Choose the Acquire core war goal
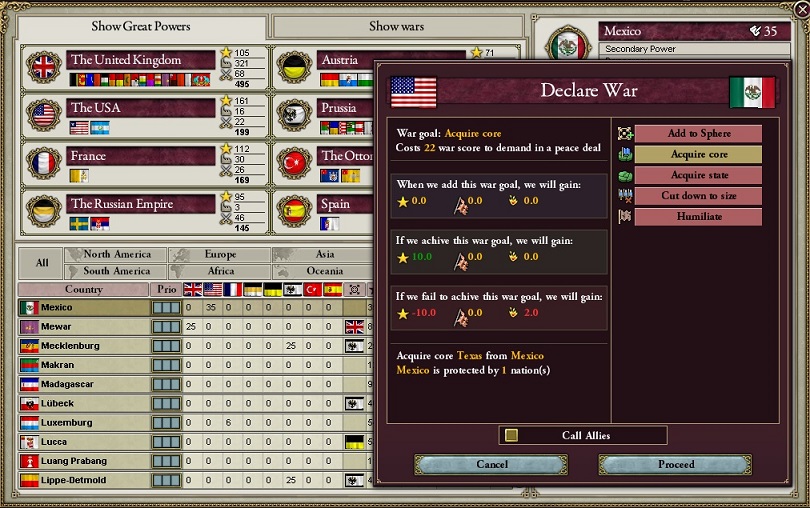This screenshot has width=810, height=508. coord(698,155)
